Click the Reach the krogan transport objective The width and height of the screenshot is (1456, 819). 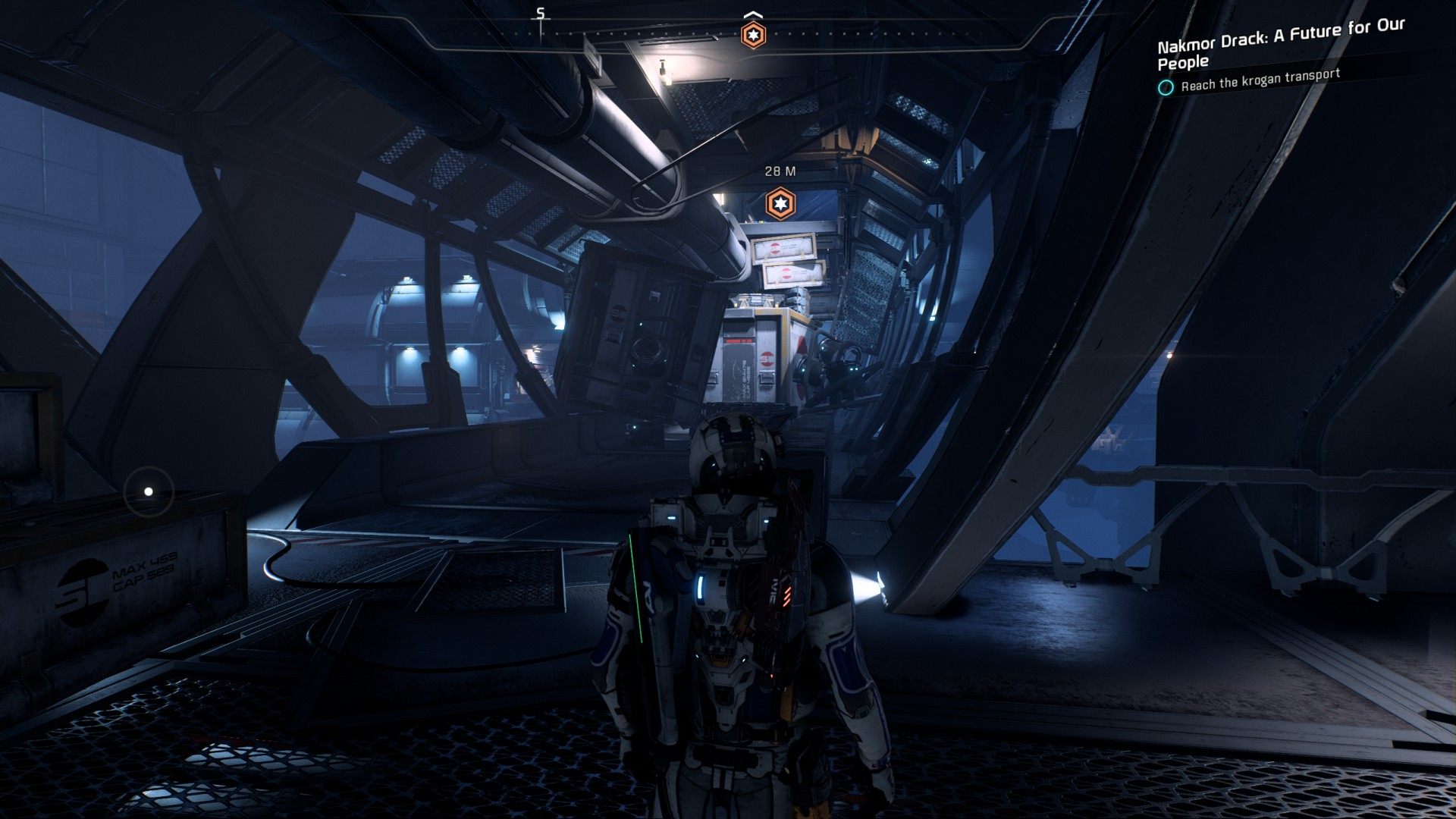coord(1260,80)
